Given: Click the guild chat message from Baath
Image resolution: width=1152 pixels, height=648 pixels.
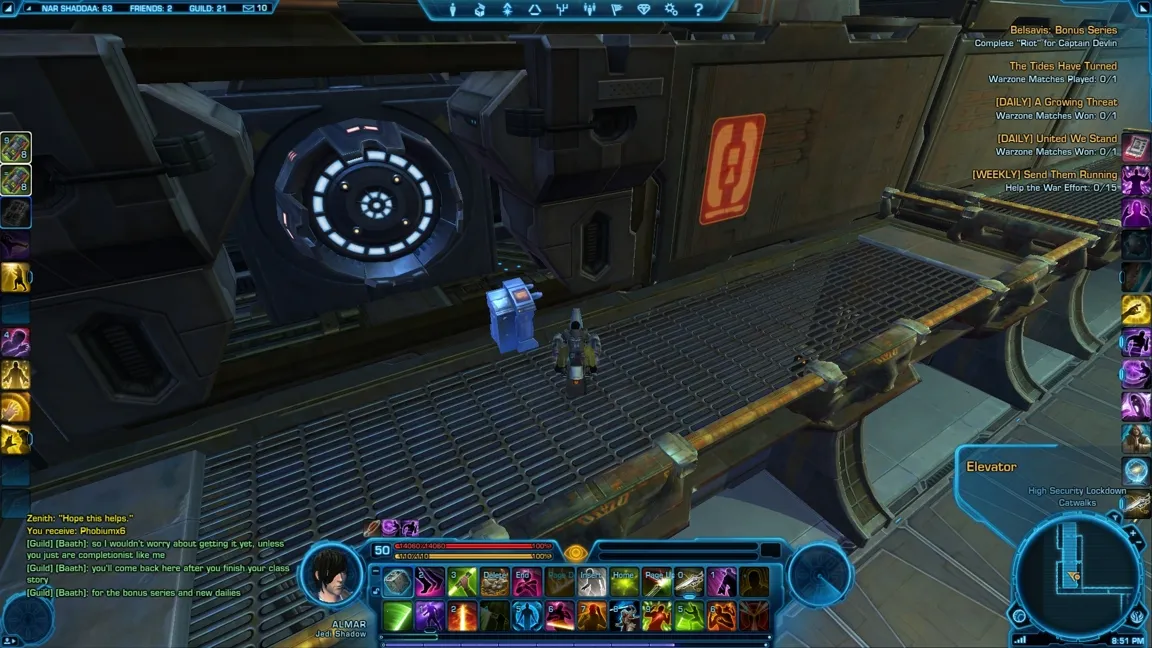Looking at the screenshot, I should (x=155, y=549).
